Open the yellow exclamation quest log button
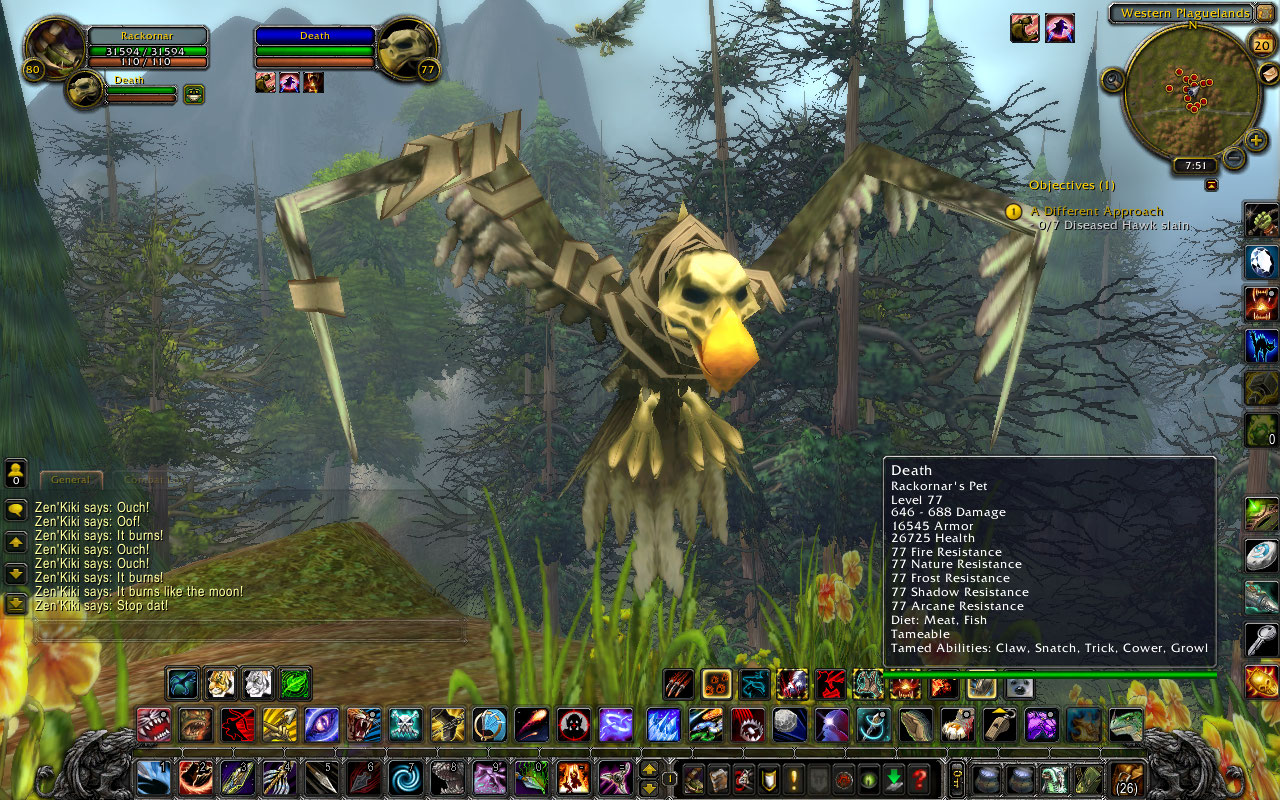The width and height of the screenshot is (1280, 800). [793, 778]
